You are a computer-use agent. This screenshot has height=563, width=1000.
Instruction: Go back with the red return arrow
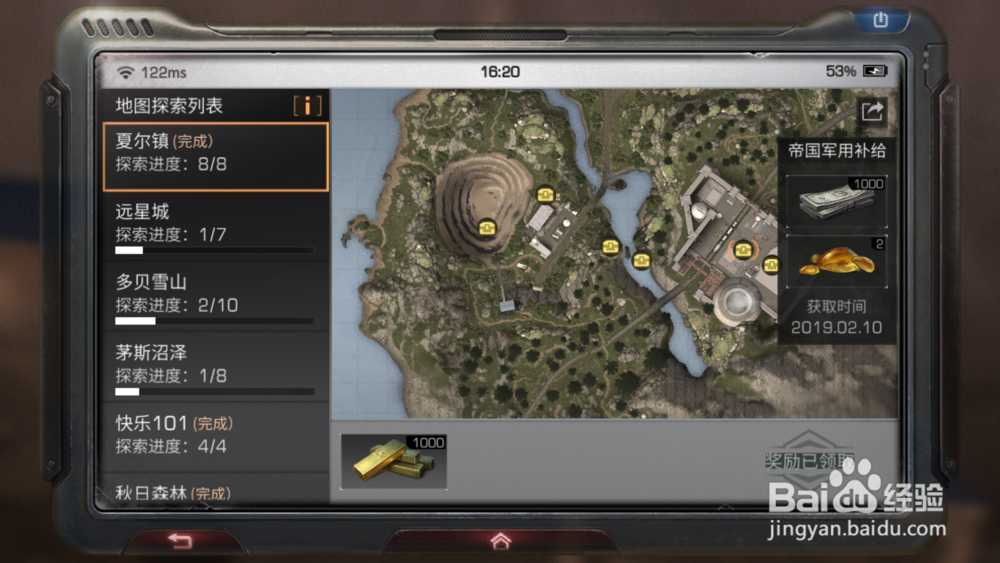tap(180, 541)
